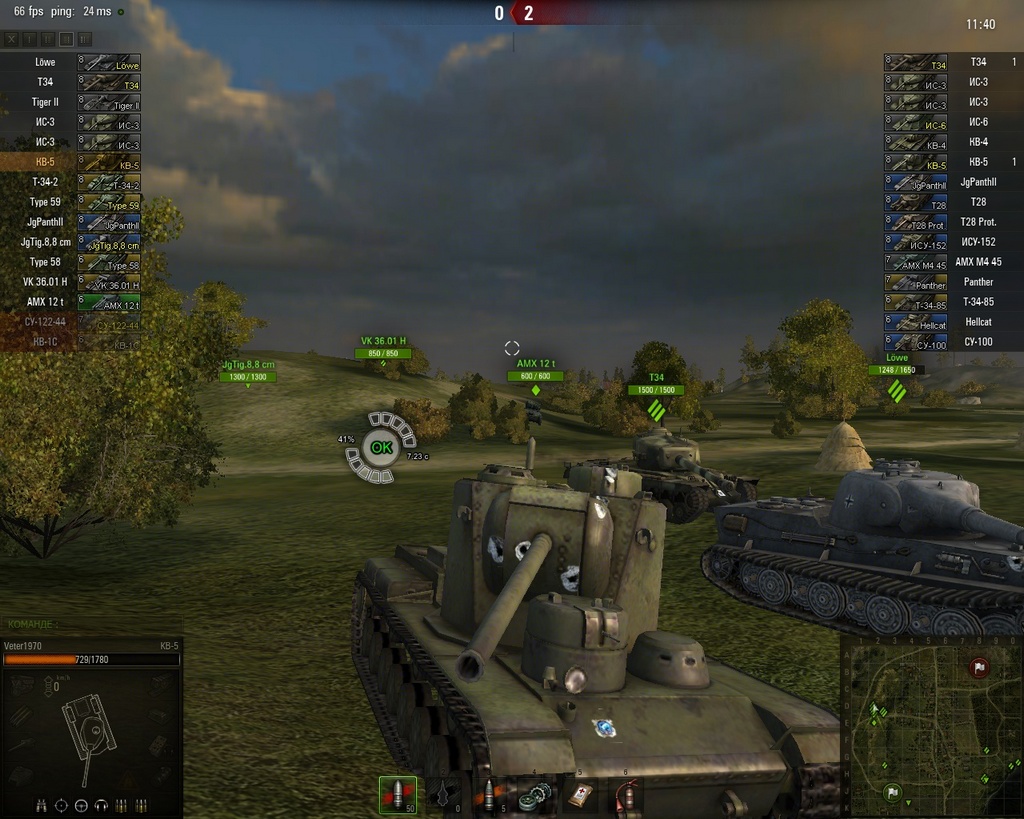This screenshot has width=1024, height=819.
Task: Use the repair kit consumable
Action: (535, 795)
